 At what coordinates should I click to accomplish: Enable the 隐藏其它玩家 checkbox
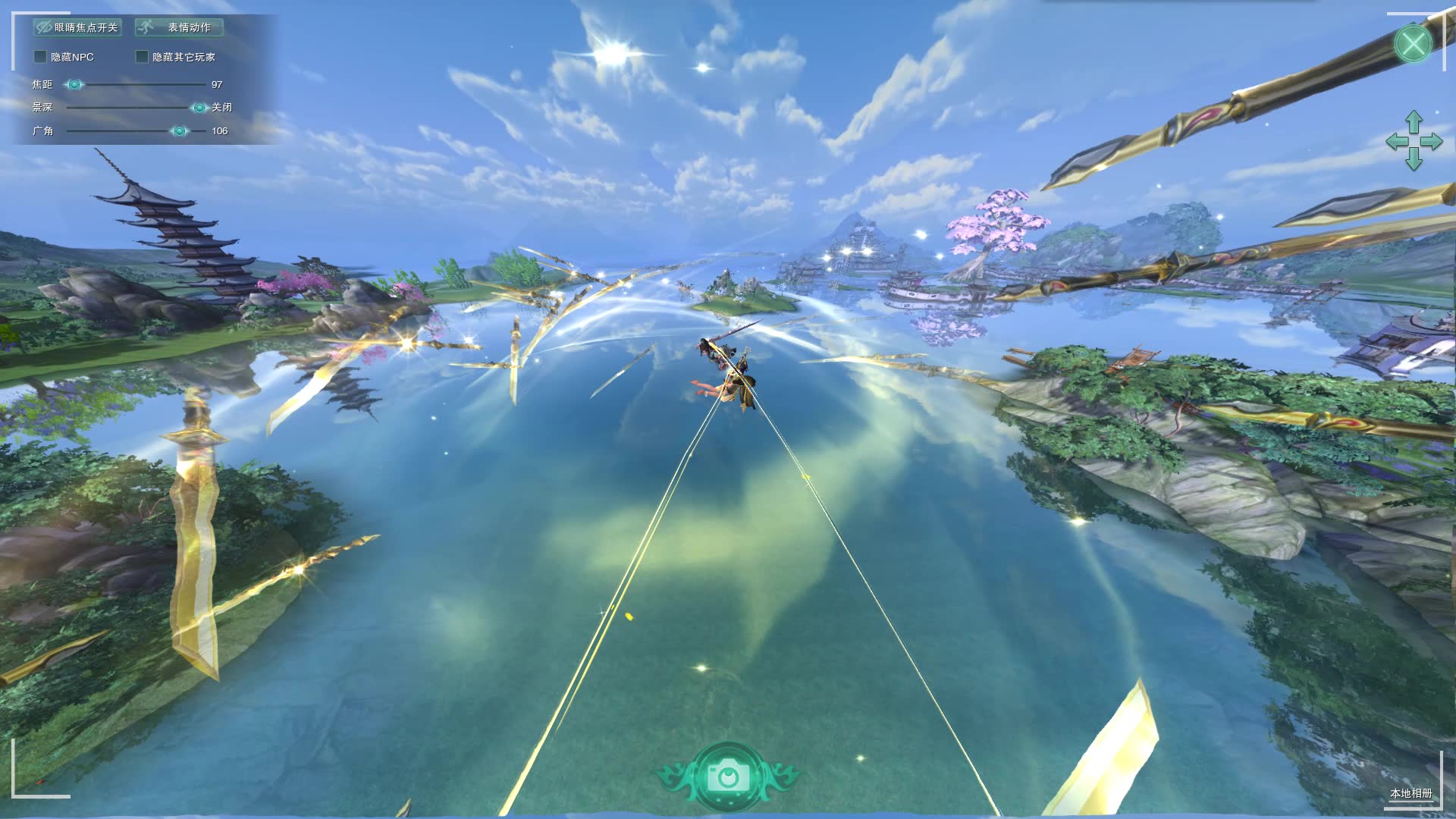(142, 57)
